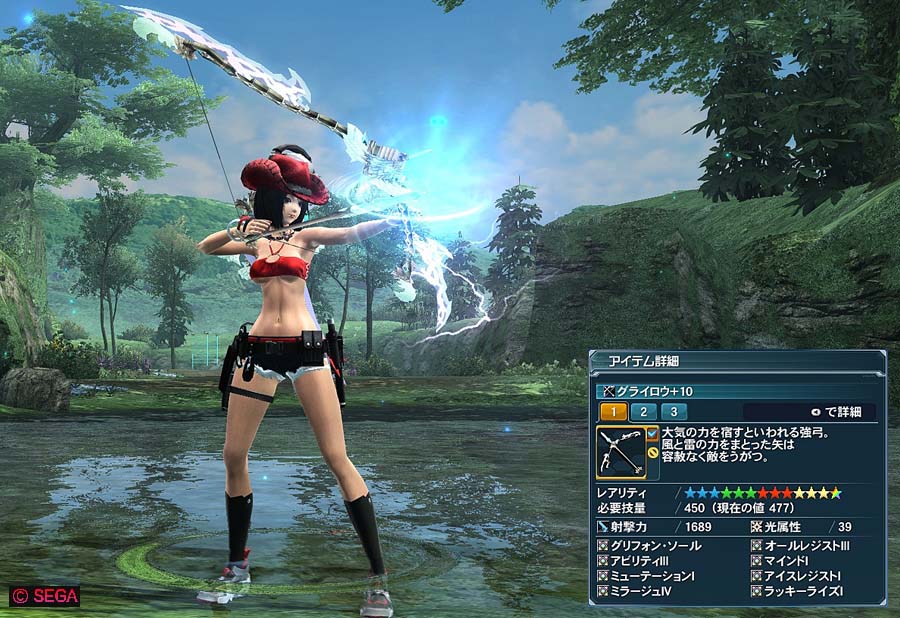
Task: Select the オールレジストIII ability entry
Action: pos(806,546)
